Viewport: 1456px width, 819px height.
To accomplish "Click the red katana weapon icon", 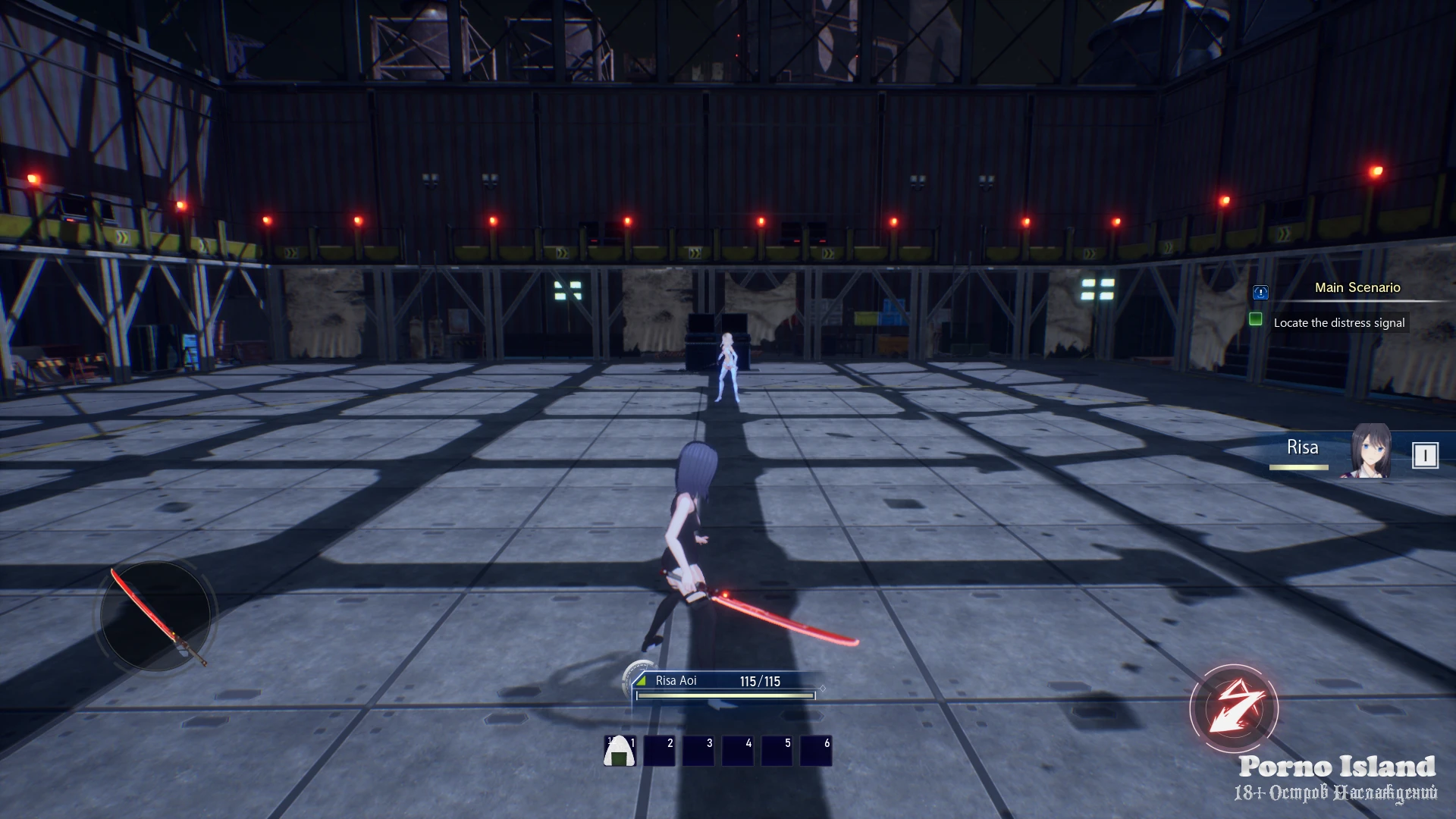I will [x=156, y=616].
